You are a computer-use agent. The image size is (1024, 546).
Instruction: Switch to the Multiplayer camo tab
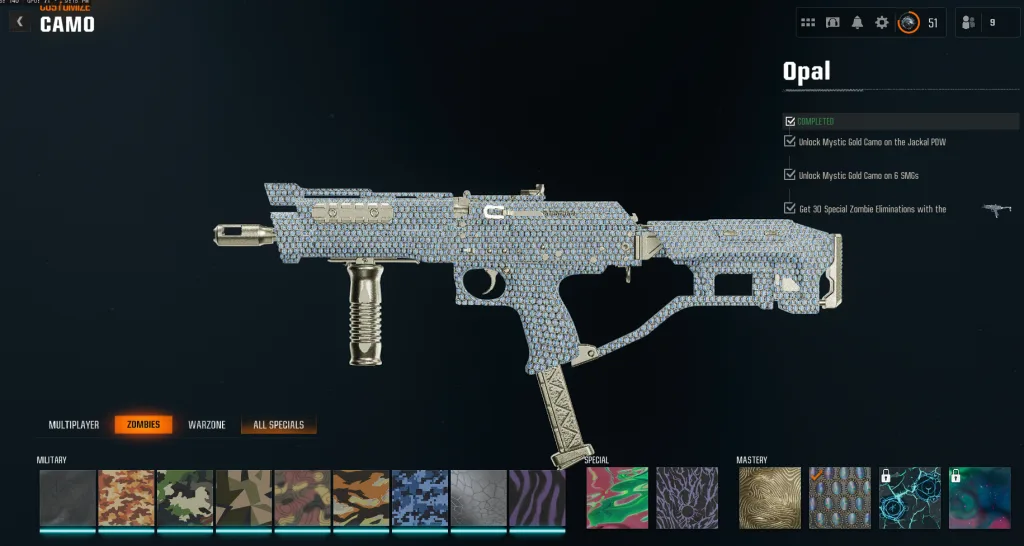[74, 425]
